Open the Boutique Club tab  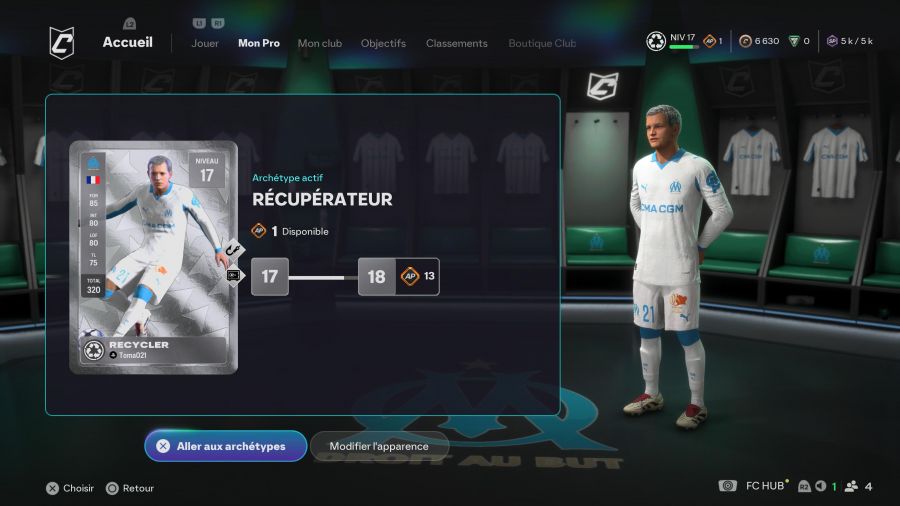click(542, 43)
